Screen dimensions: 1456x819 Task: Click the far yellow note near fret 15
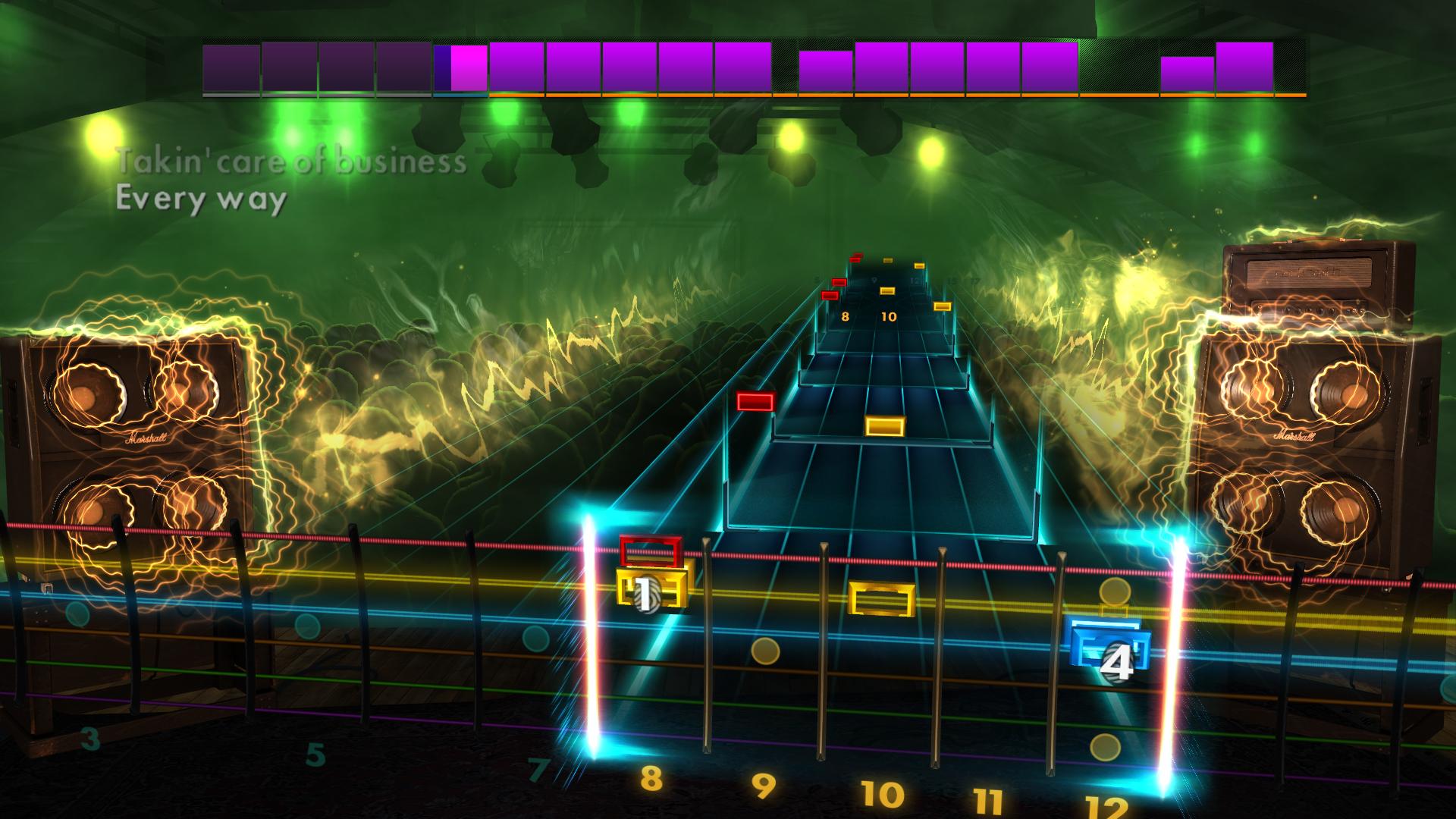coord(943,308)
